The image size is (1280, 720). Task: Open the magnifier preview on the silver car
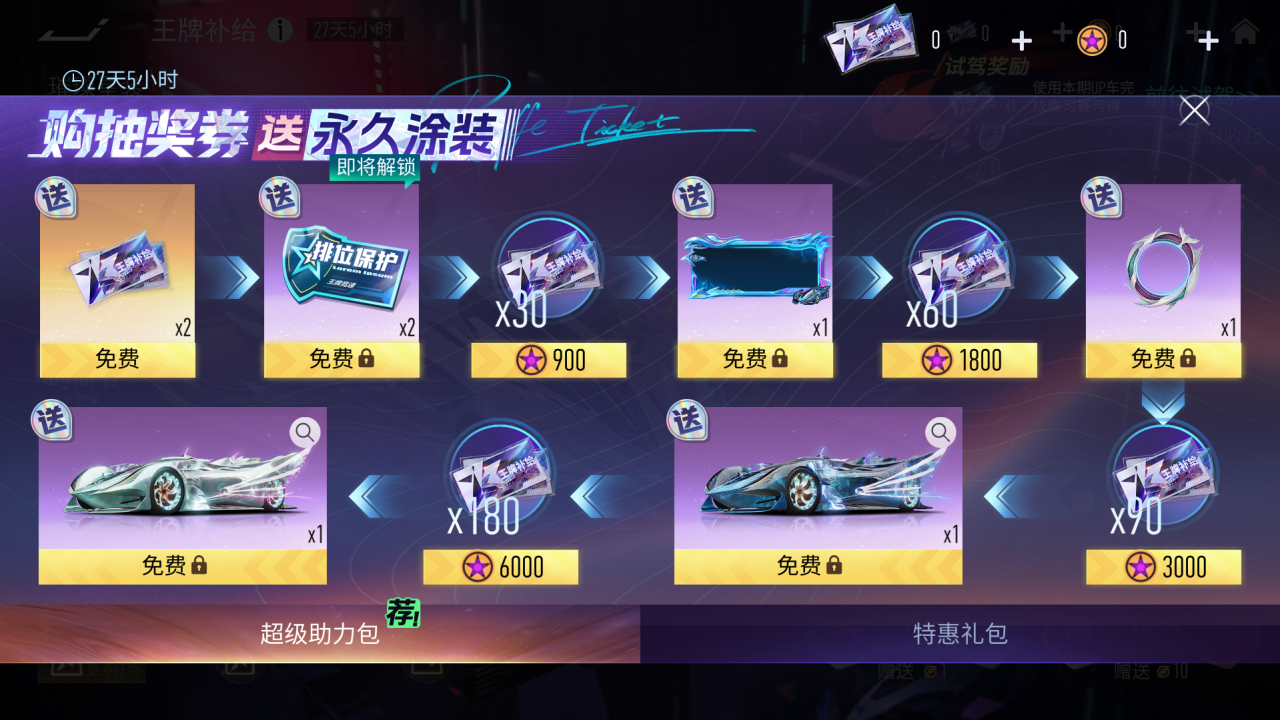305,432
